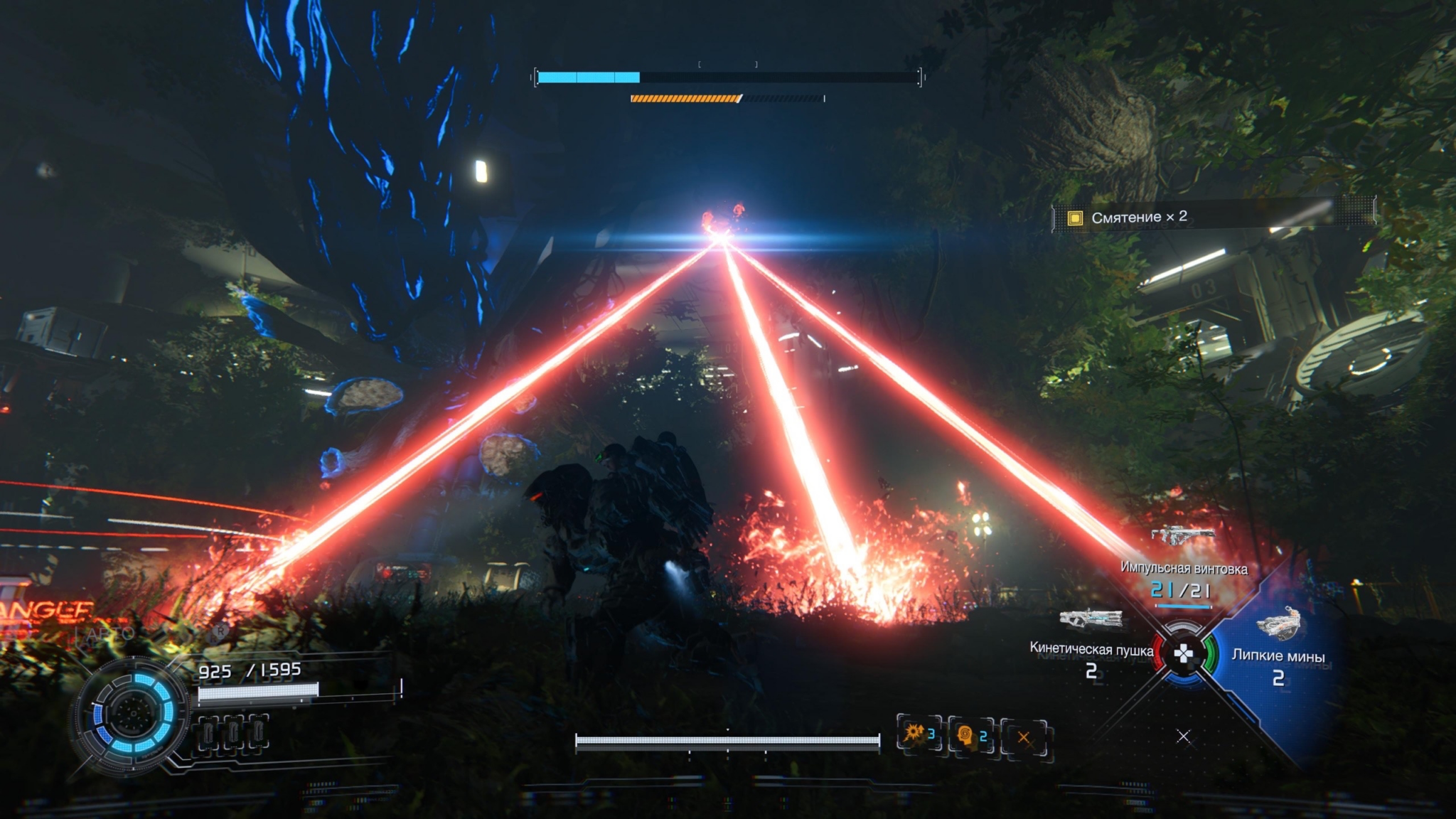Click the crossed-out orange X ability slot
1456x819 pixels.
point(1024,737)
